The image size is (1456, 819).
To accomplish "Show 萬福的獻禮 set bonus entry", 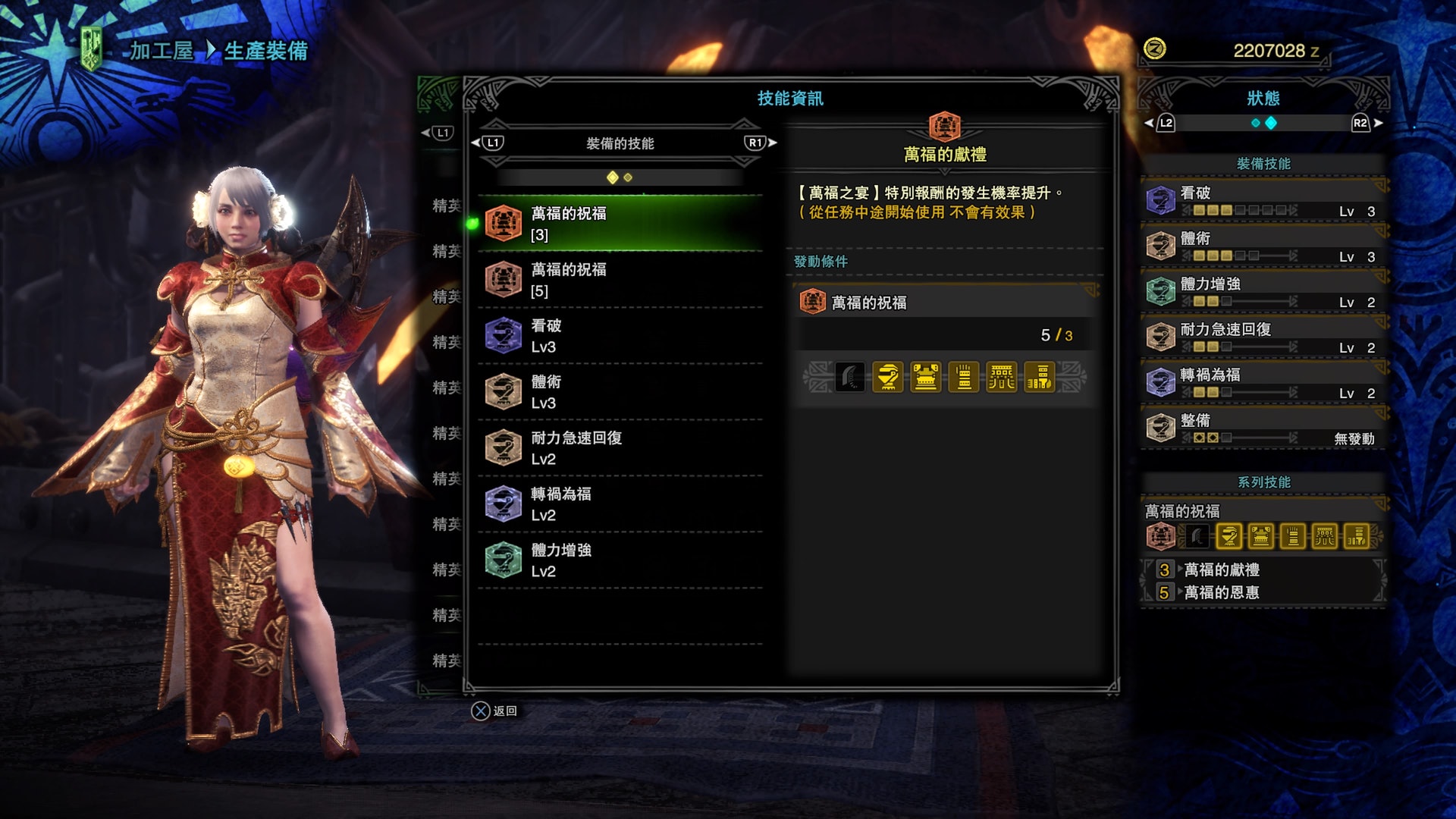I will click(1221, 570).
